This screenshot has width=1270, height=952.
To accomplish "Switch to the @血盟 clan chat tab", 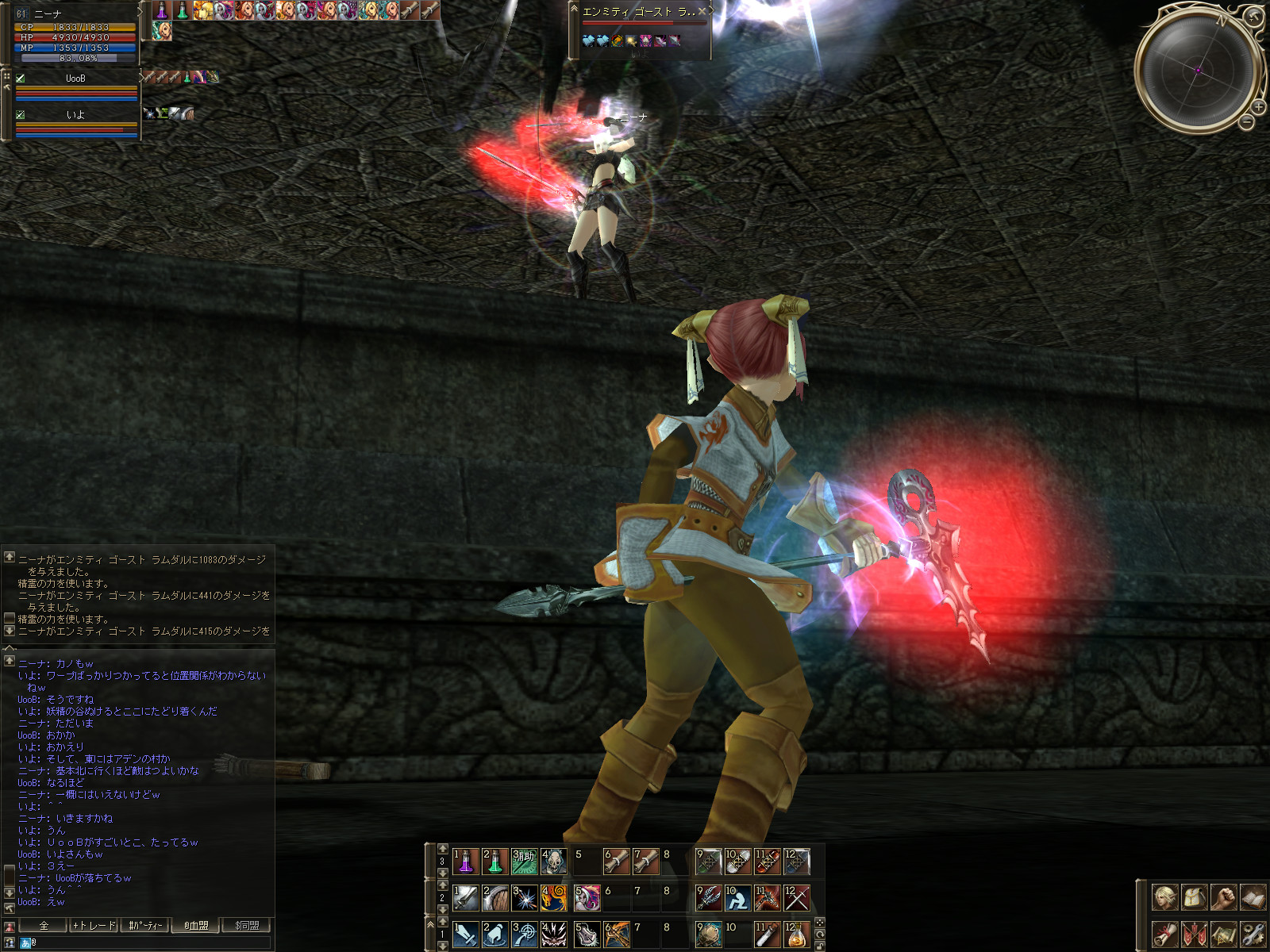I will point(196,925).
